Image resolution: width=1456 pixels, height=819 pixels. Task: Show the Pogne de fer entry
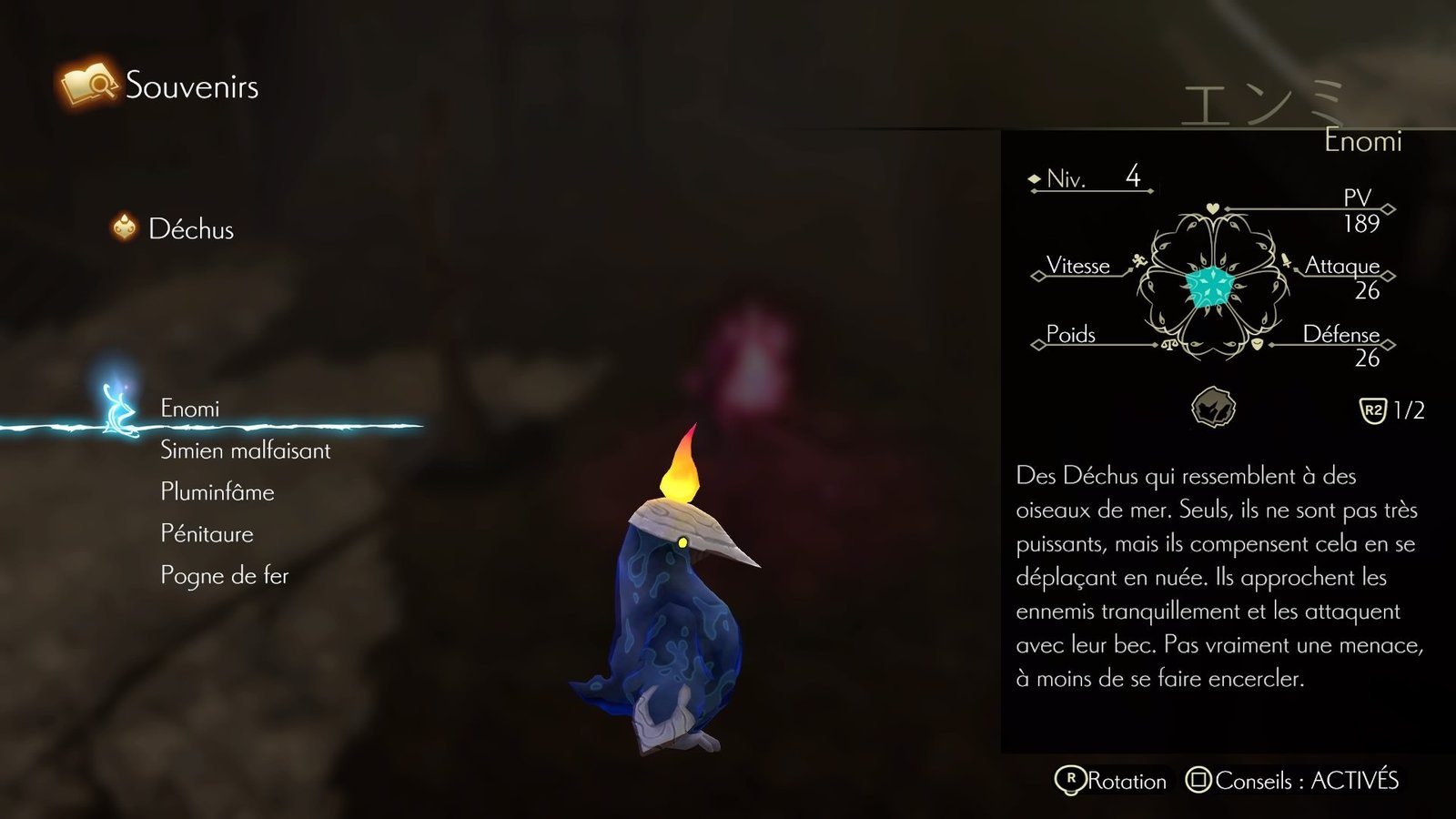pyautogui.click(x=224, y=576)
